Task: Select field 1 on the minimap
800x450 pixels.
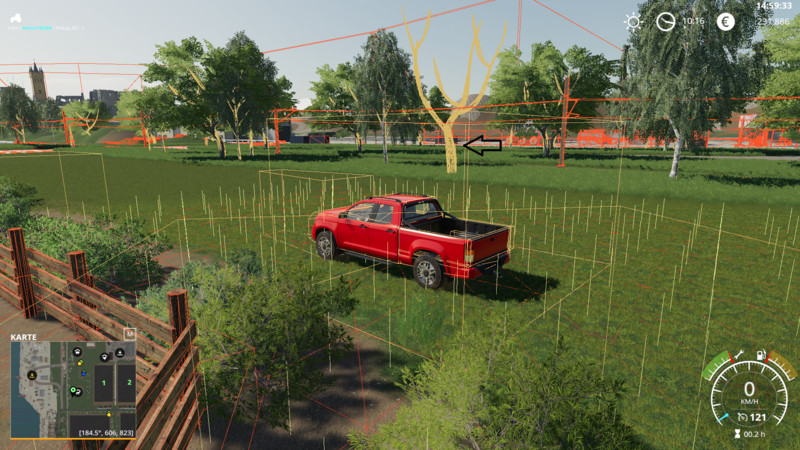Action: click(x=102, y=383)
